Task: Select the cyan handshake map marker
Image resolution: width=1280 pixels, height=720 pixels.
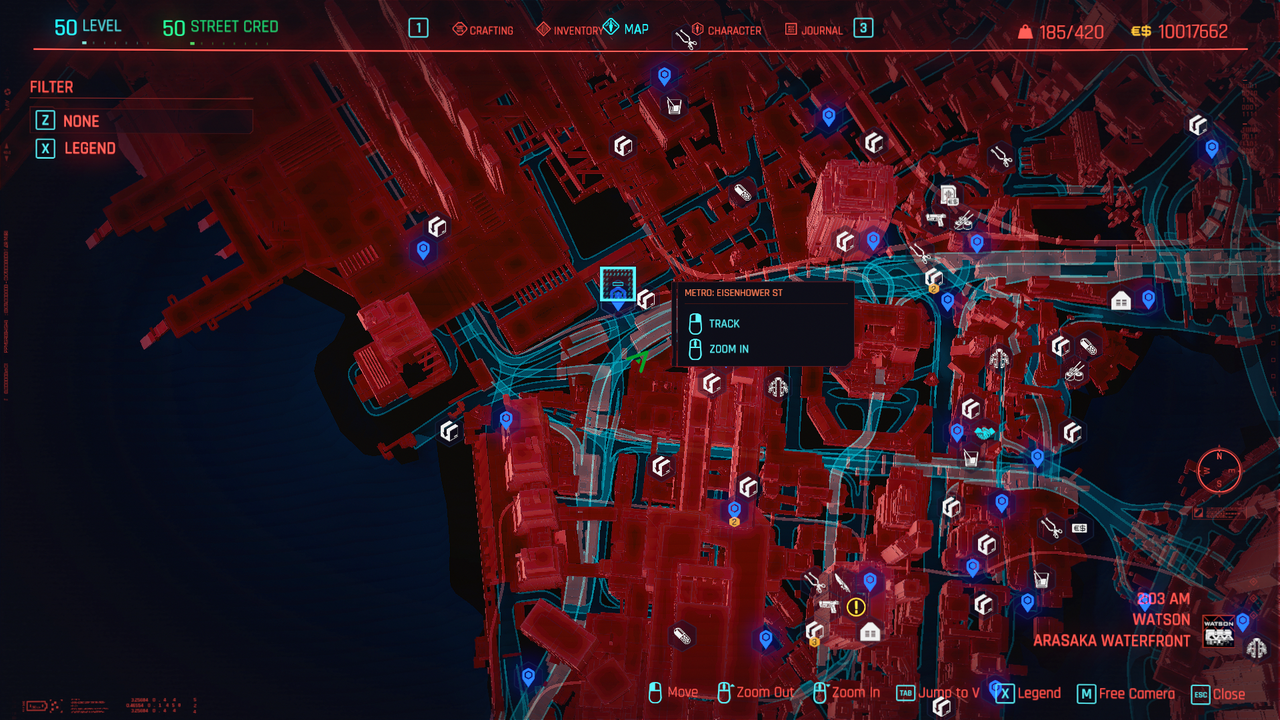Action: [985, 433]
